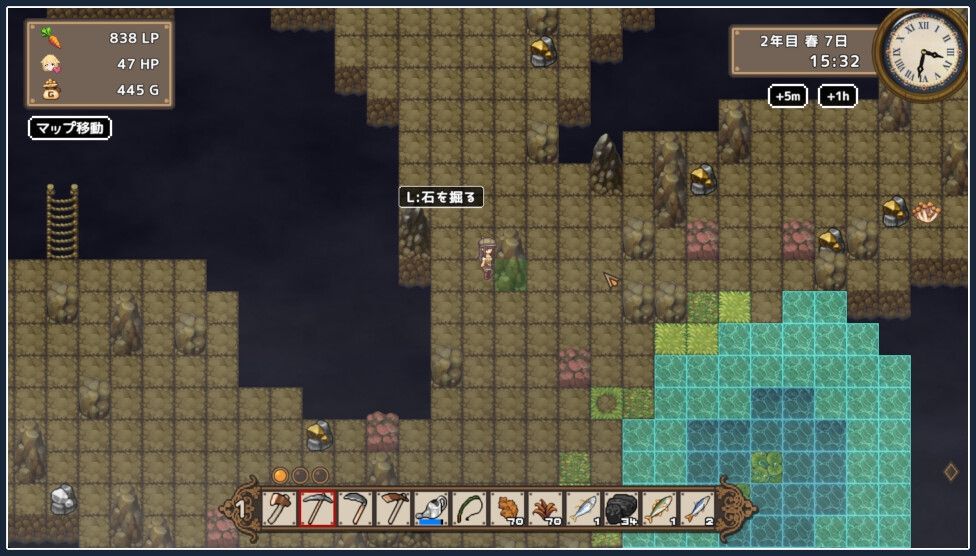The height and width of the screenshot is (556, 976).
Task: Equip the sickle from the hotbar
Action: [x=355, y=509]
